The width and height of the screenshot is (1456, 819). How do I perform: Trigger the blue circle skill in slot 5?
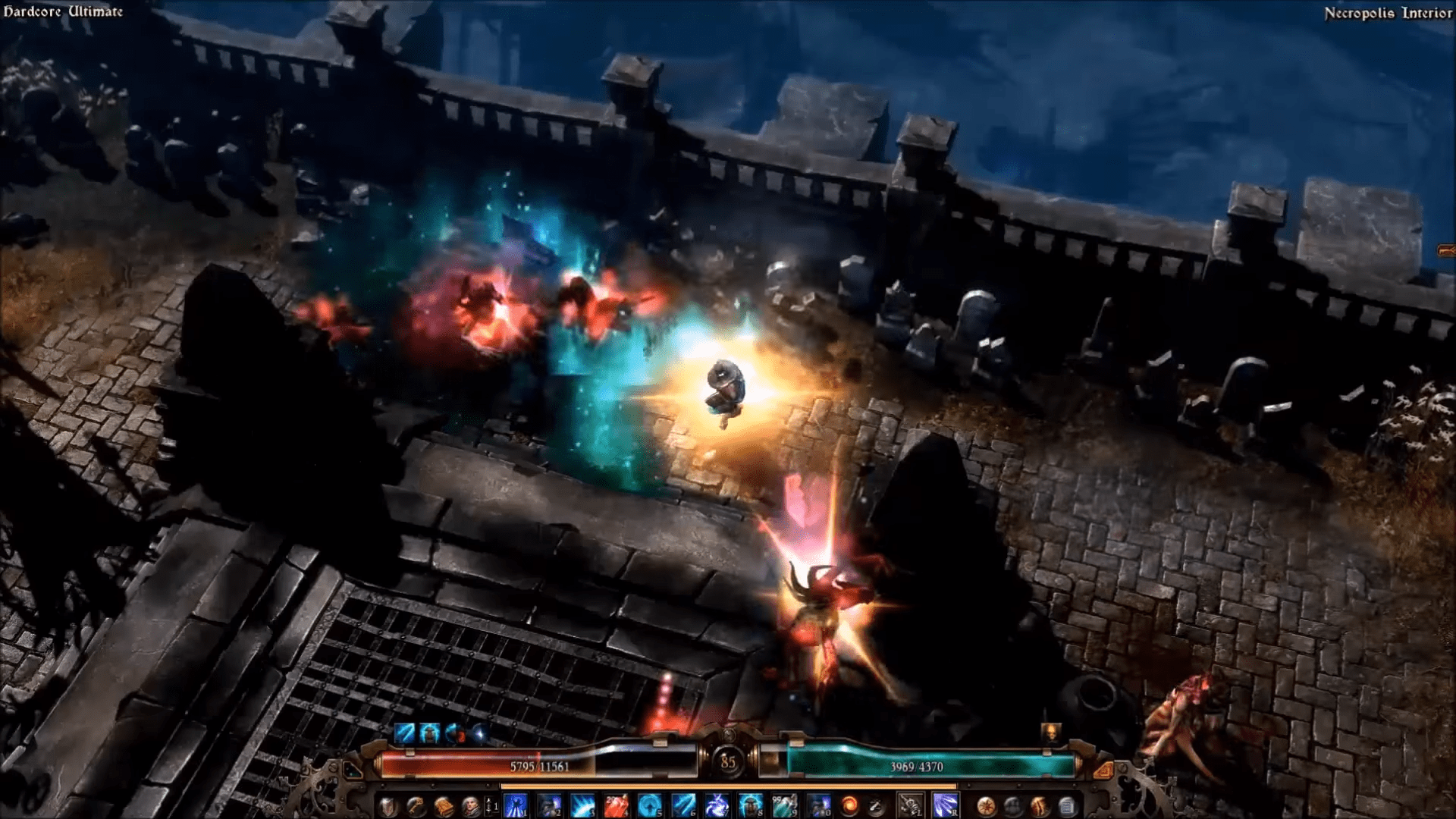pos(649,805)
